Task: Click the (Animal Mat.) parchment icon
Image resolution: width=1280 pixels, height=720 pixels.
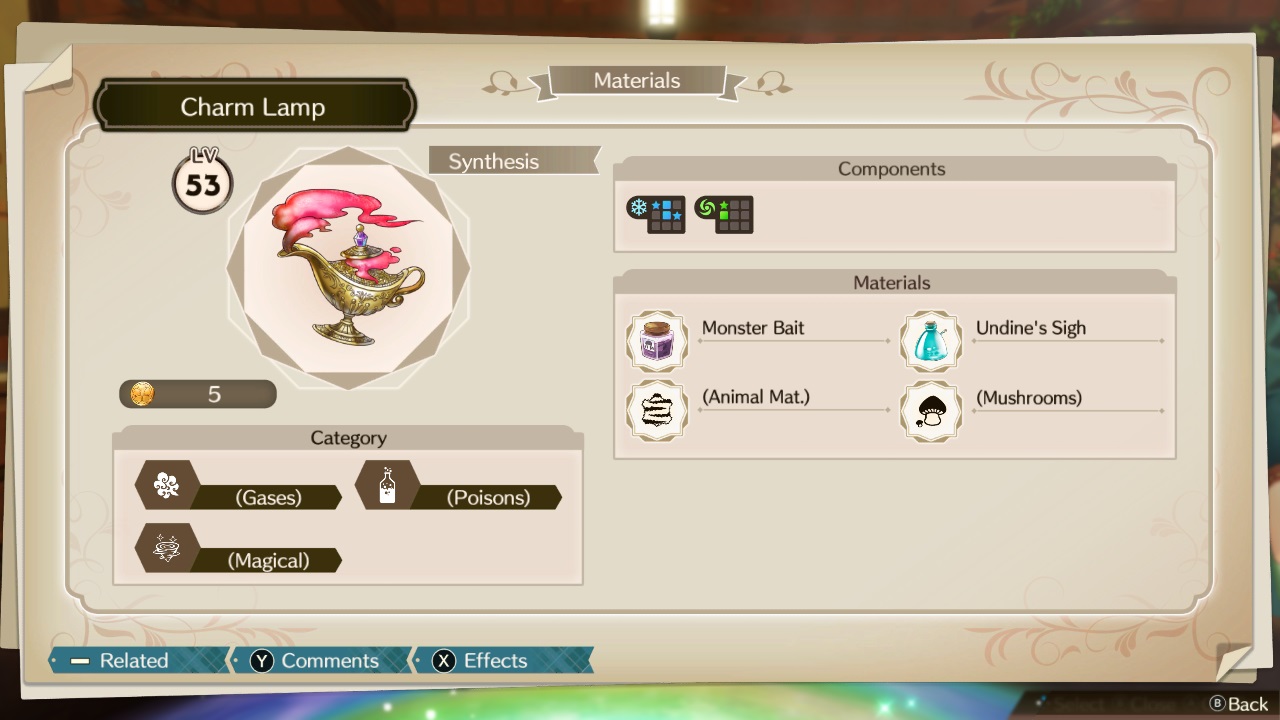Action: click(657, 411)
